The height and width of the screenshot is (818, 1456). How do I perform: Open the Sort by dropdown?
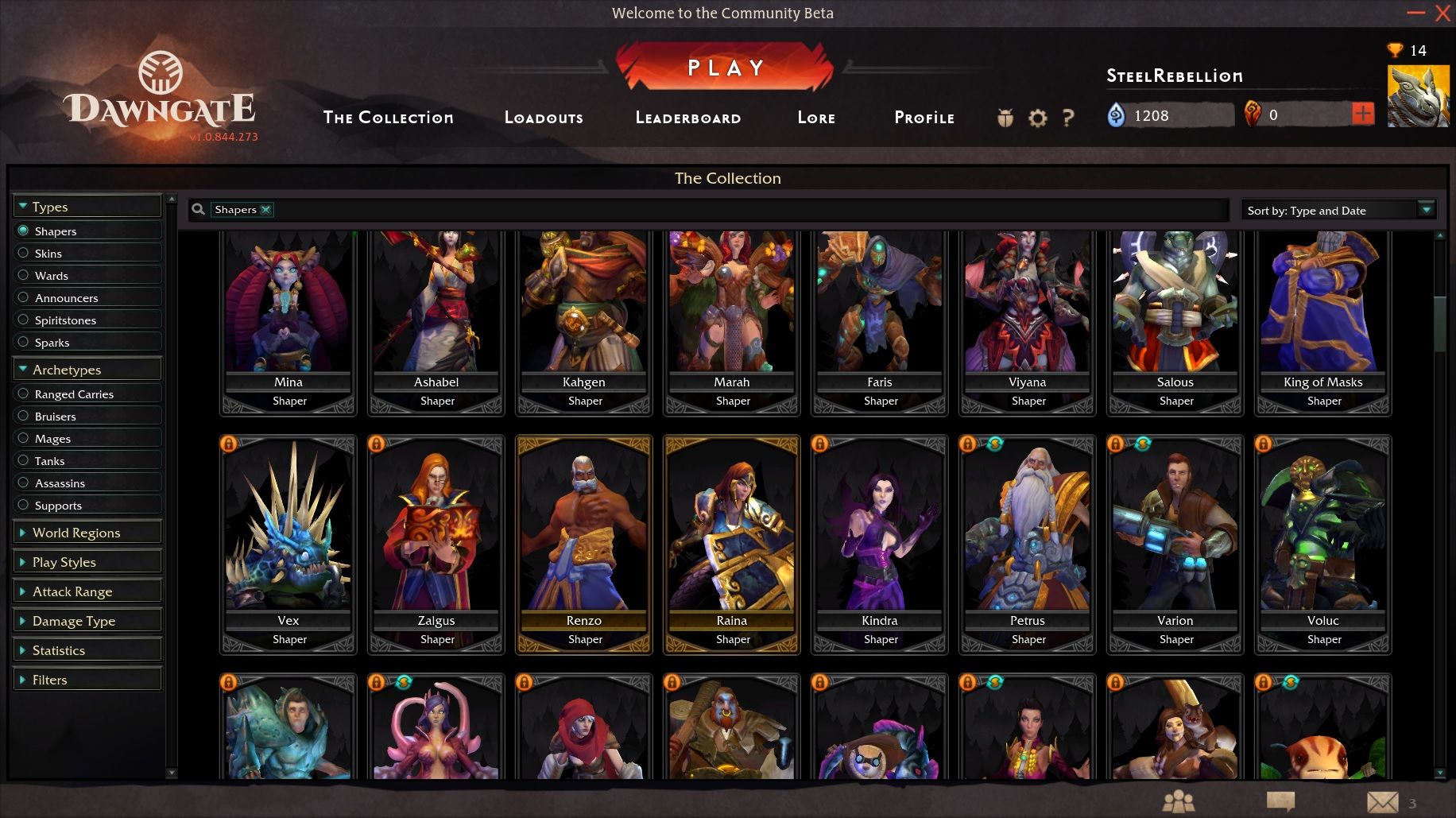point(1338,211)
